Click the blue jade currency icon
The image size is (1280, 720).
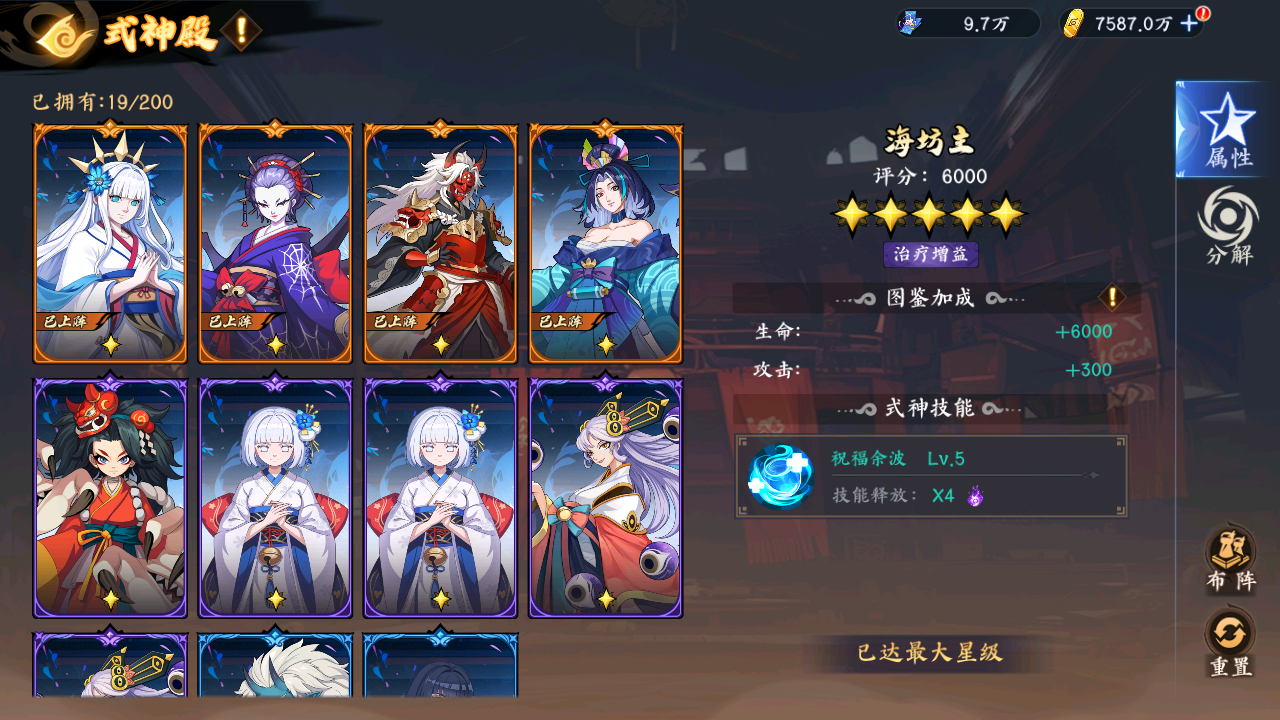click(909, 21)
